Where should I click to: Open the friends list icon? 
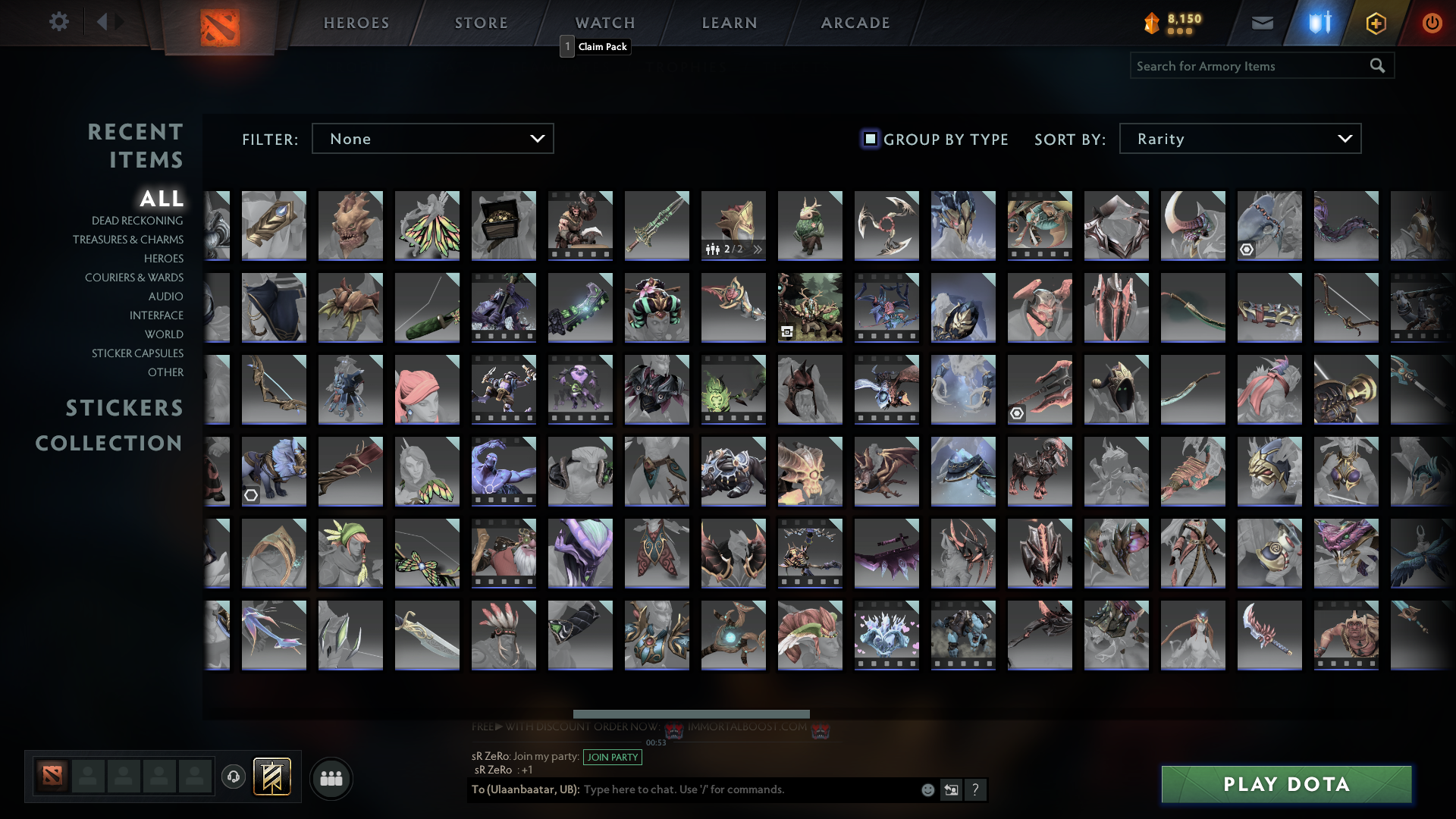(331, 777)
